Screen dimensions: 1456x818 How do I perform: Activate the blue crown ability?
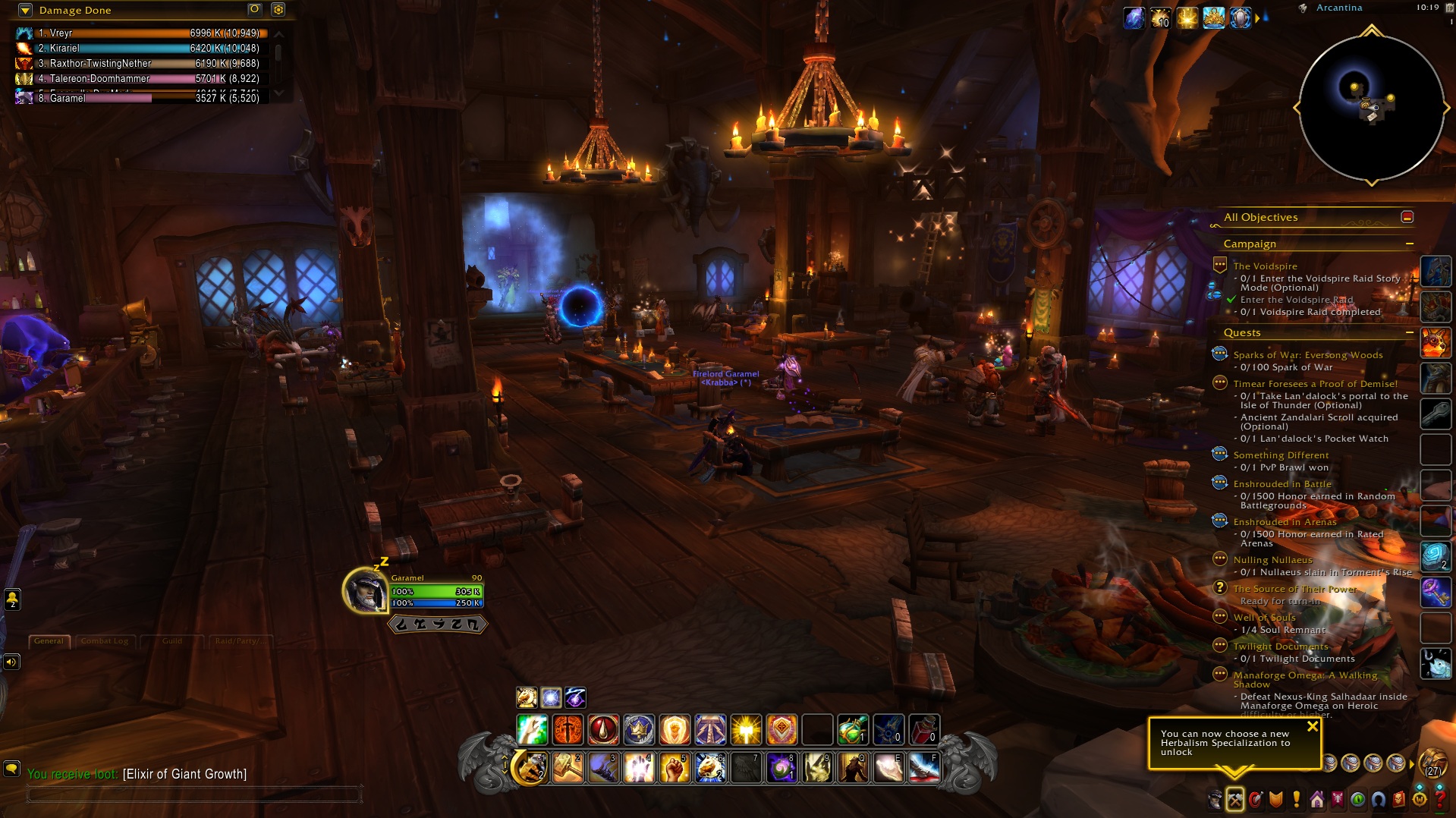coord(639,730)
